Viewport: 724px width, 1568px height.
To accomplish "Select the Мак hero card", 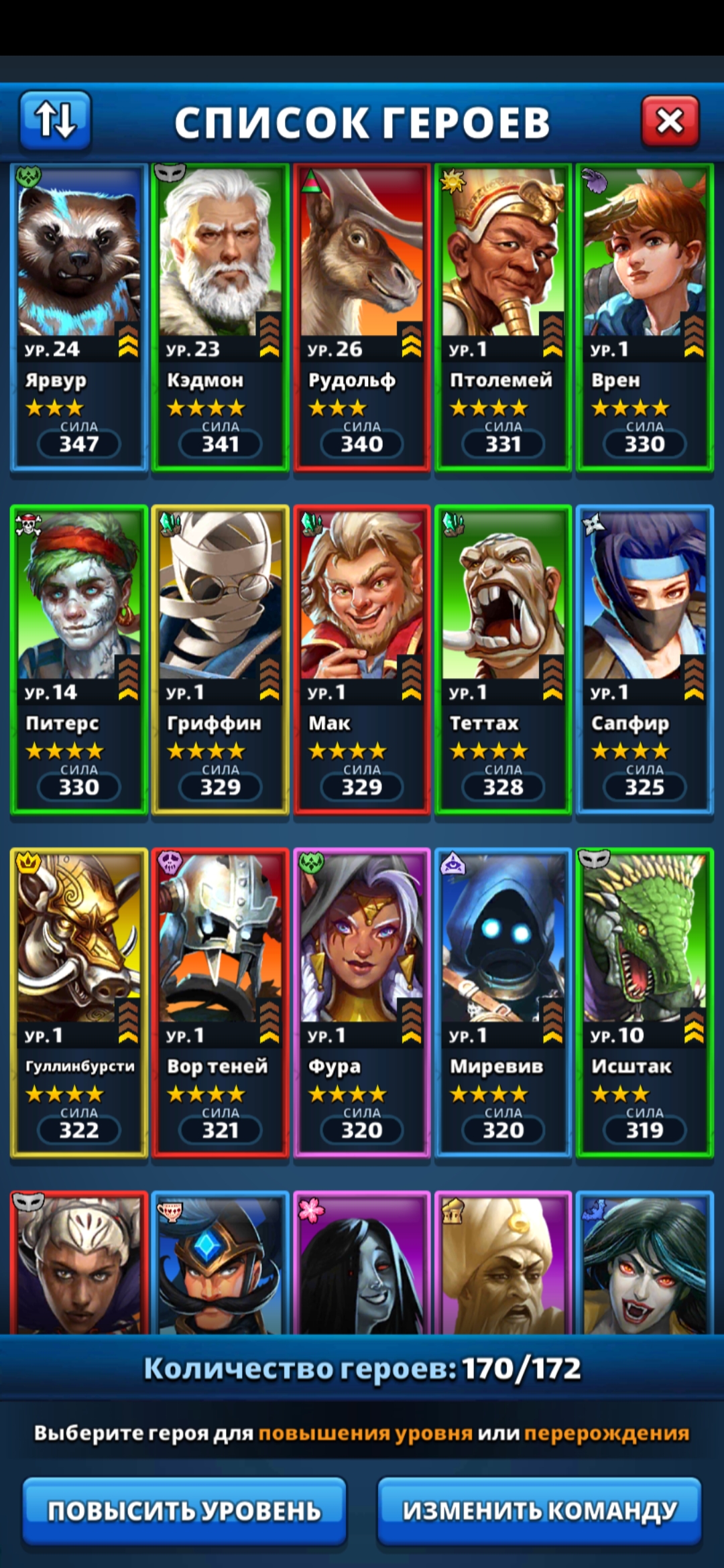I will point(362,660).
